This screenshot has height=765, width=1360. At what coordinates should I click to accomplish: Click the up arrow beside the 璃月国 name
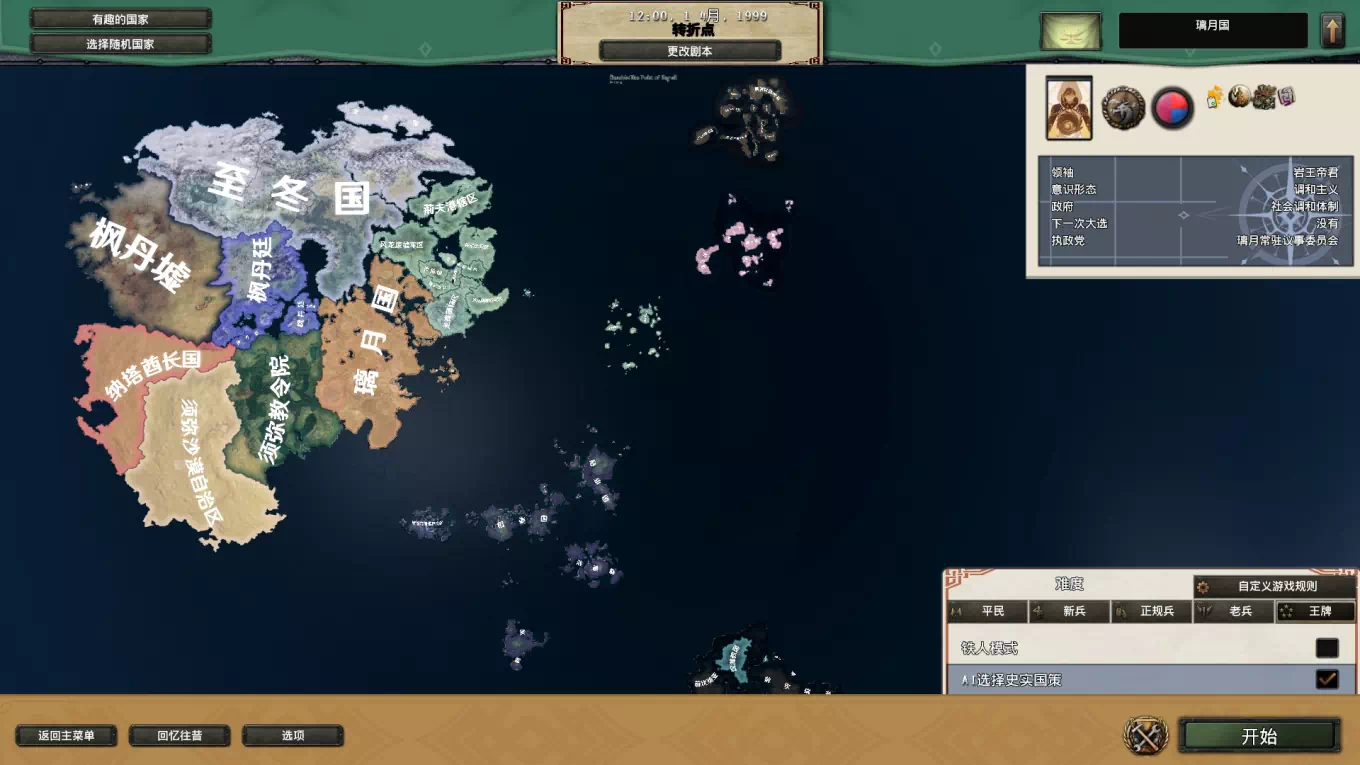tap(1332, 30)
